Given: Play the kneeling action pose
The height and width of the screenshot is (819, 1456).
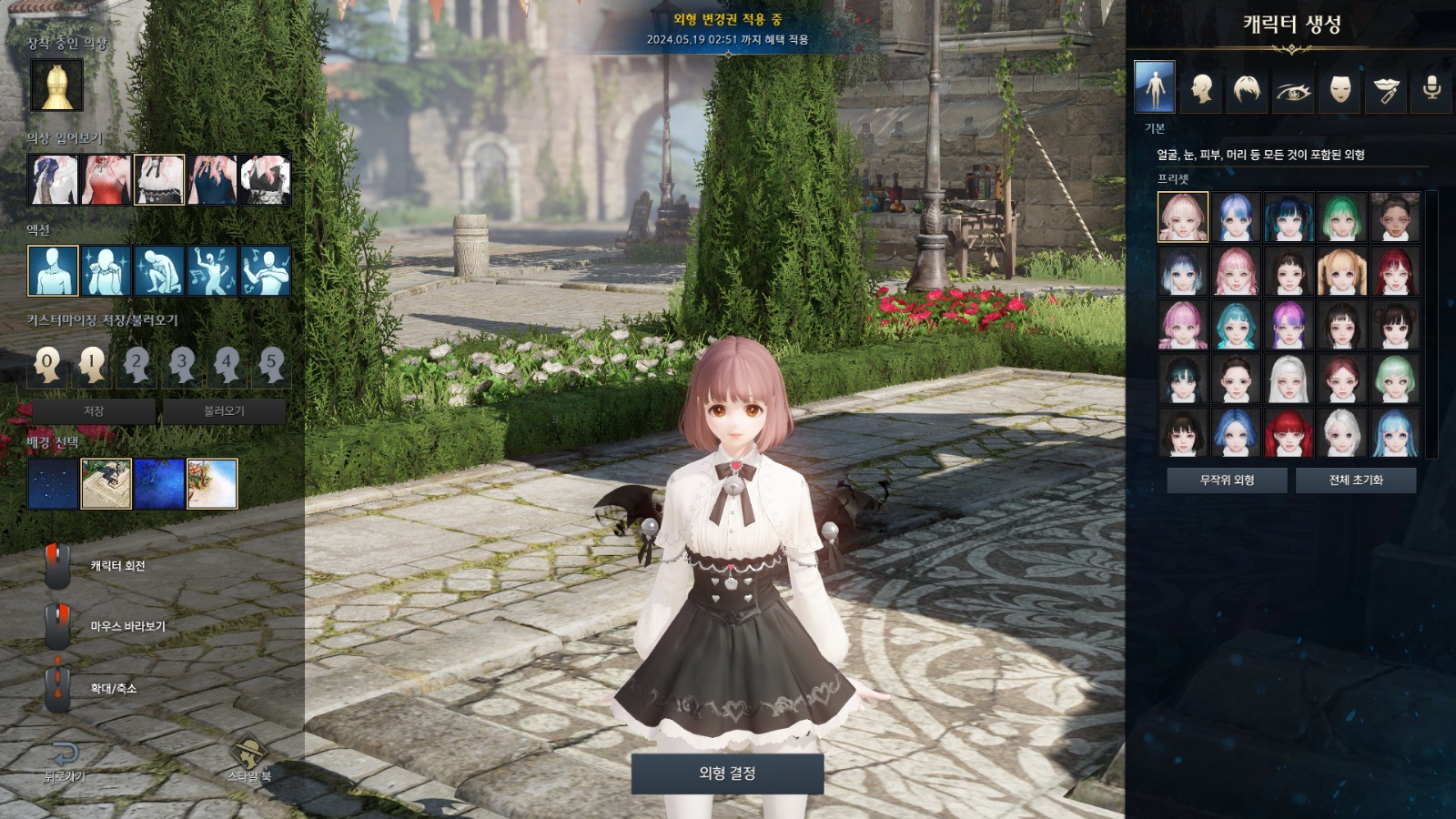Looking at the screenshot, I should [x=159, y=270].
